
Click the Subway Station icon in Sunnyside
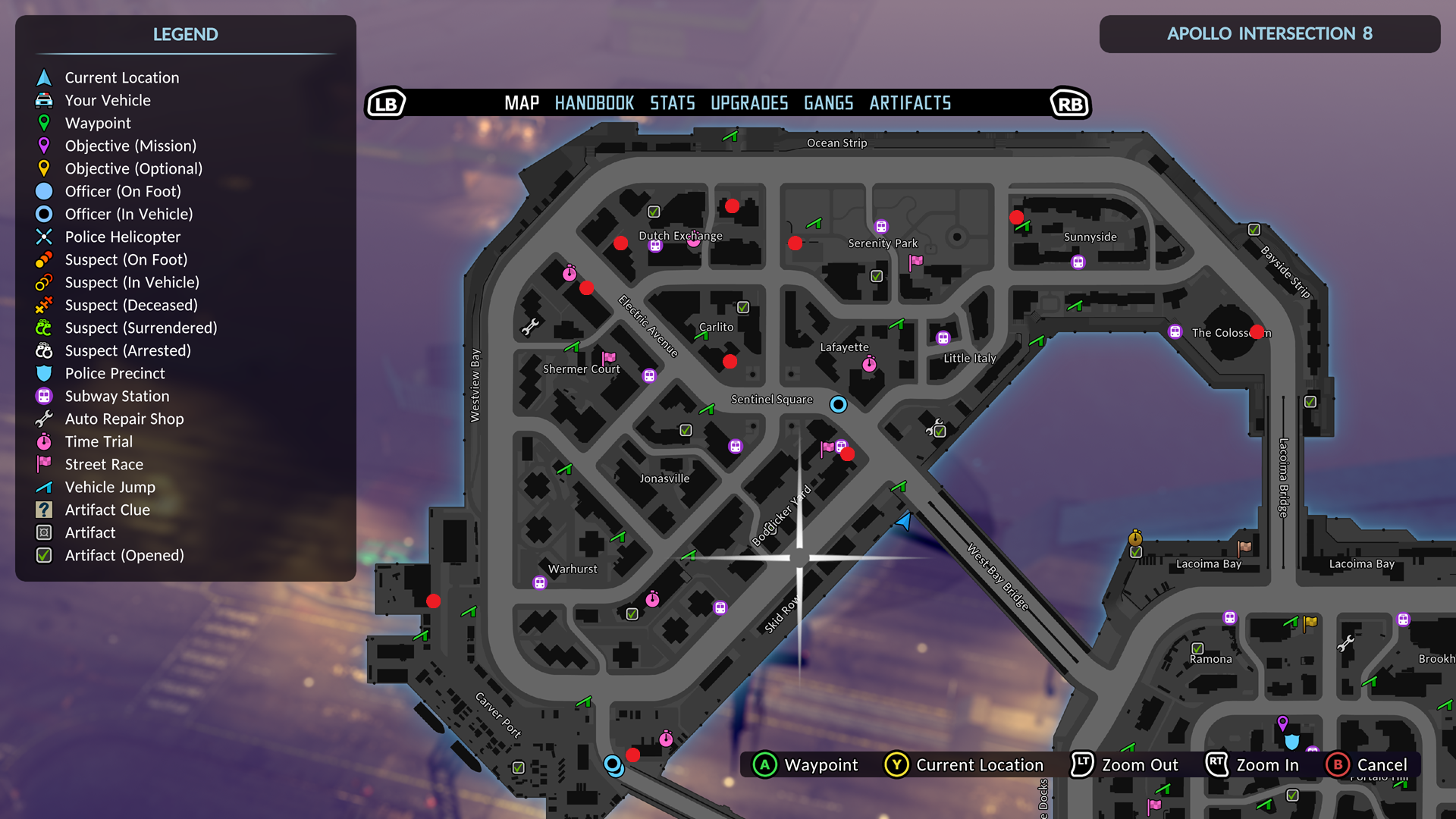[1078, 262]
